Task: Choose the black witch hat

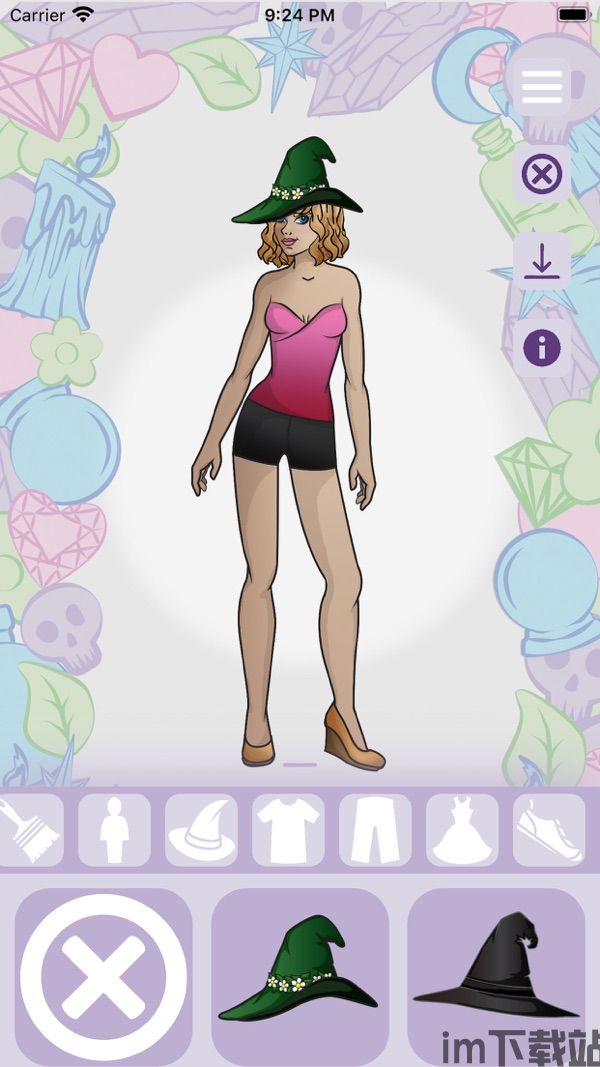Action: [496, 970]
